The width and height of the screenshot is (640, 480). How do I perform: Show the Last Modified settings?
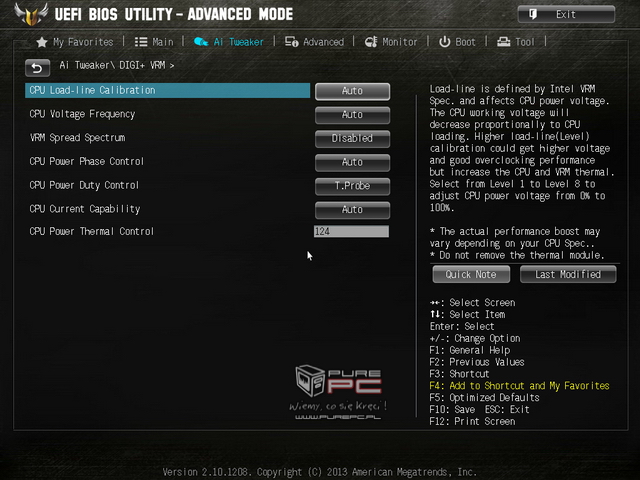(x=567, y=274)
